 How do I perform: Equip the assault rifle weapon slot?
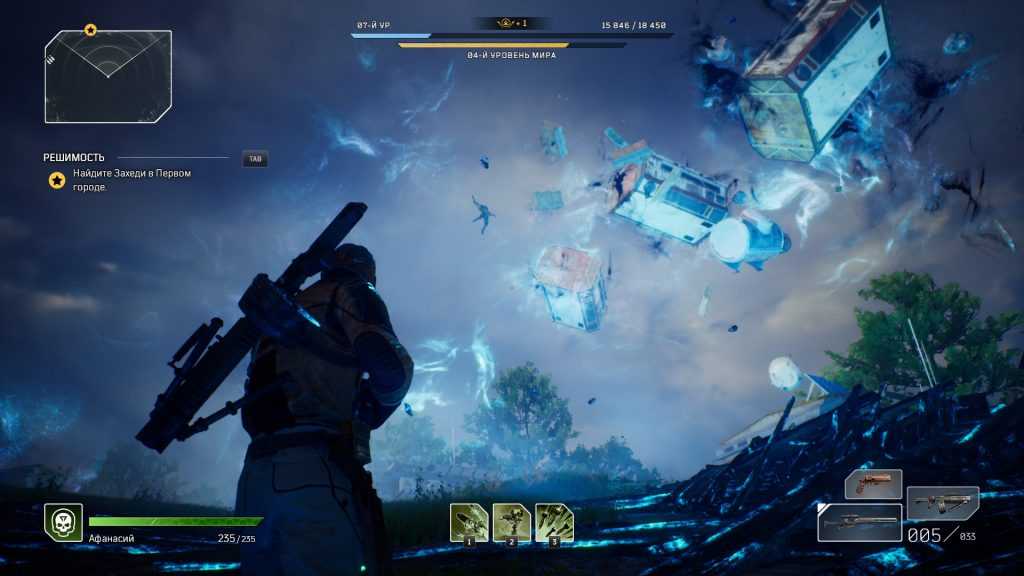(942, 502)
